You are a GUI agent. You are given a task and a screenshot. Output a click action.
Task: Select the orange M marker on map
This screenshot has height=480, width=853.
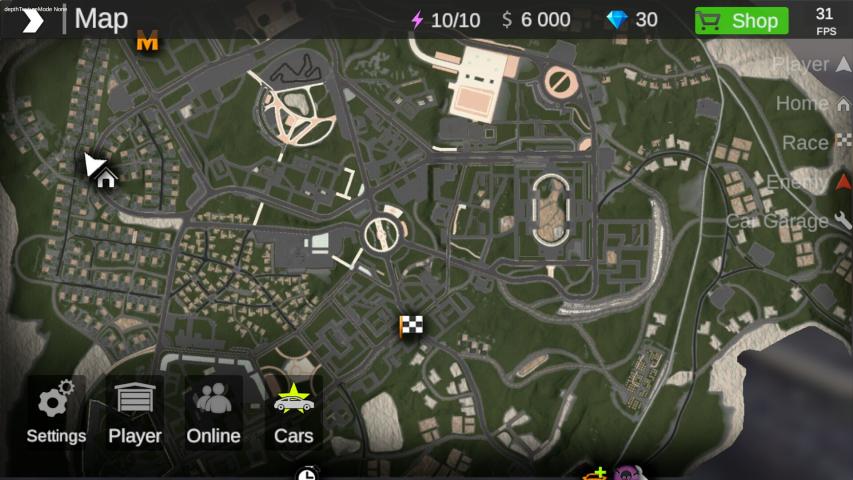[148, 43]
